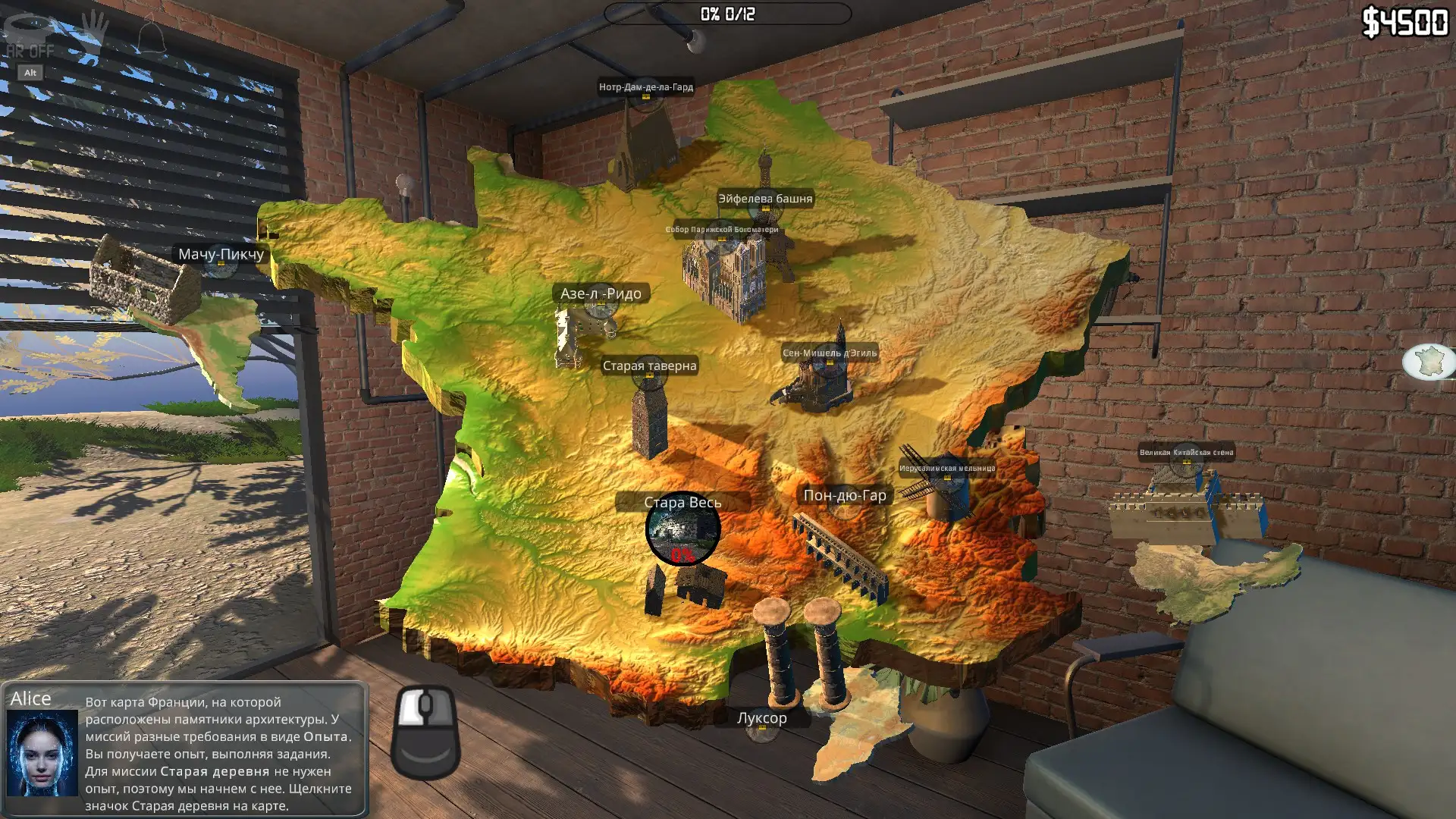Screen dimensions: 1456x819
Task: Open the Мачу-Пикчу location marker
Action: coord(221,255)
